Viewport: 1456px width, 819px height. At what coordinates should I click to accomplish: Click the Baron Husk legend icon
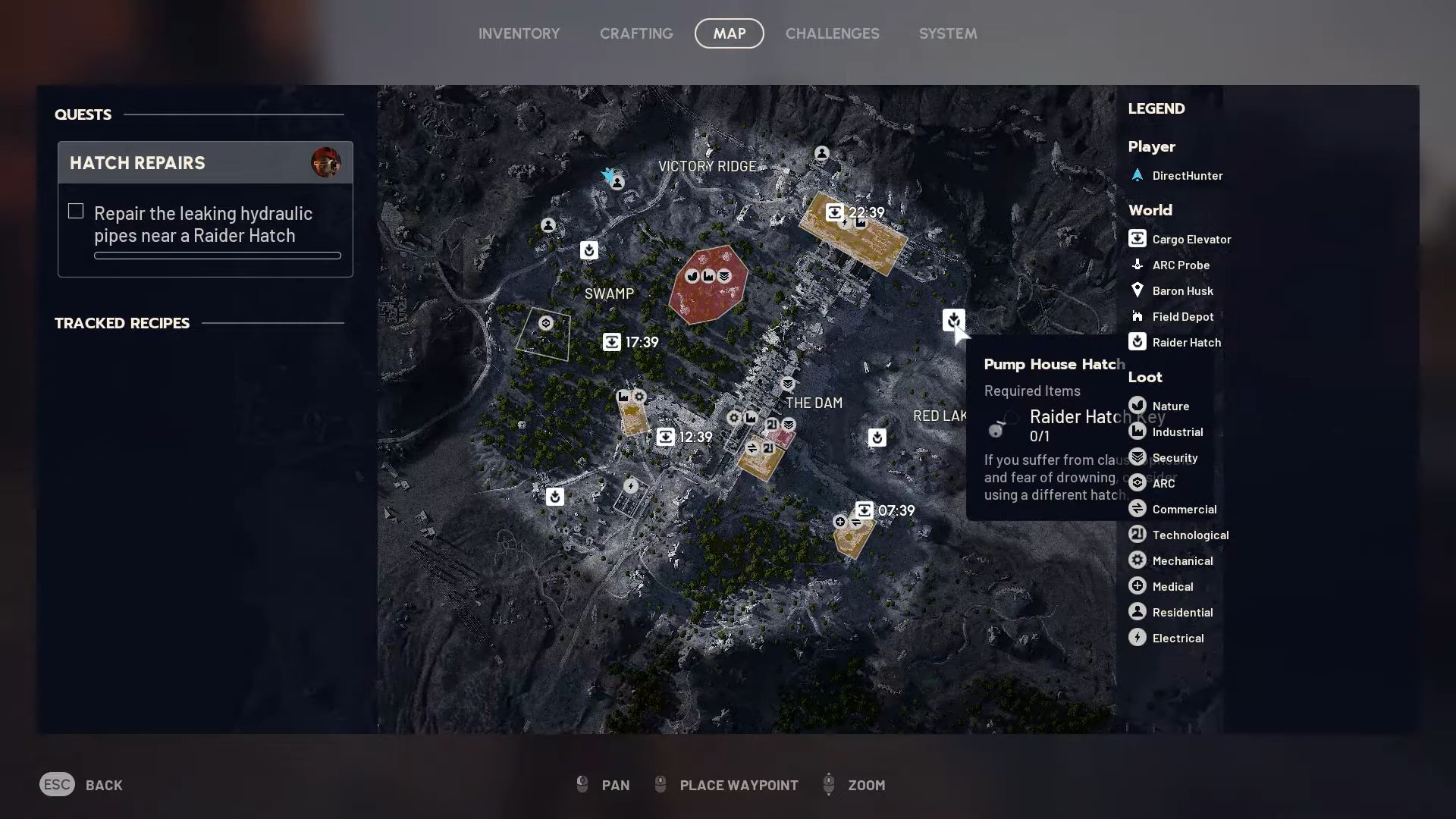tap(1137, 290)
